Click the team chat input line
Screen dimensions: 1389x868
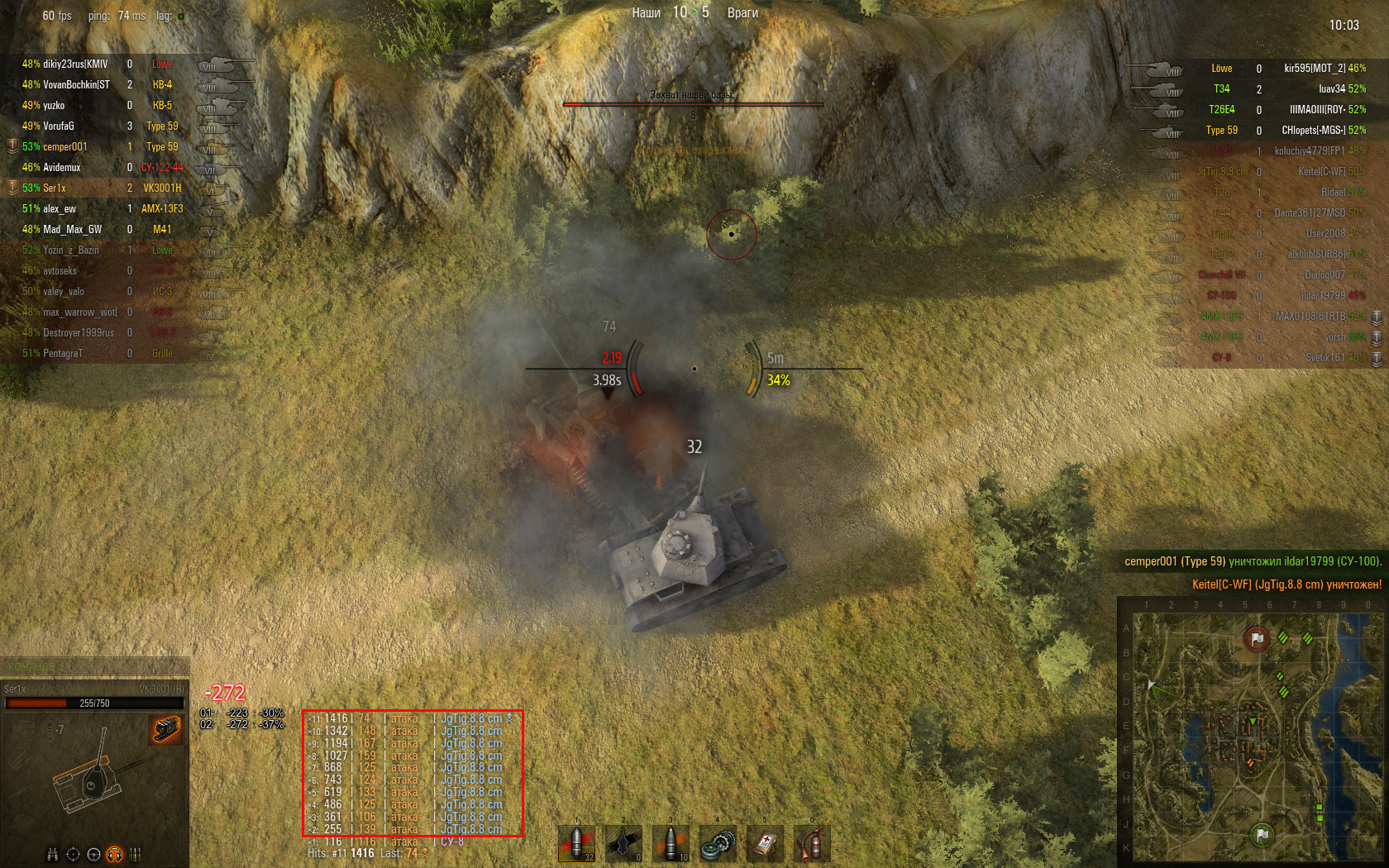click(95, 666)
